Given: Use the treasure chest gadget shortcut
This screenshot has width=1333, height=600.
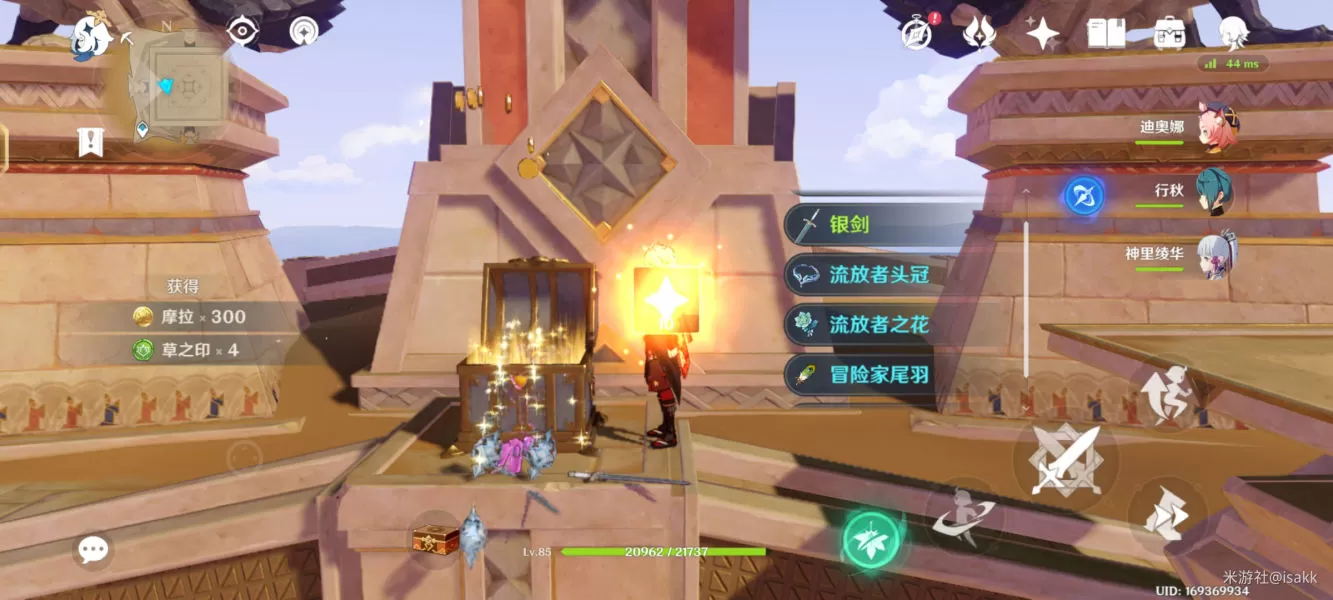Looking at the screenshot, I should pyautogui.click(x=435, y=540).
